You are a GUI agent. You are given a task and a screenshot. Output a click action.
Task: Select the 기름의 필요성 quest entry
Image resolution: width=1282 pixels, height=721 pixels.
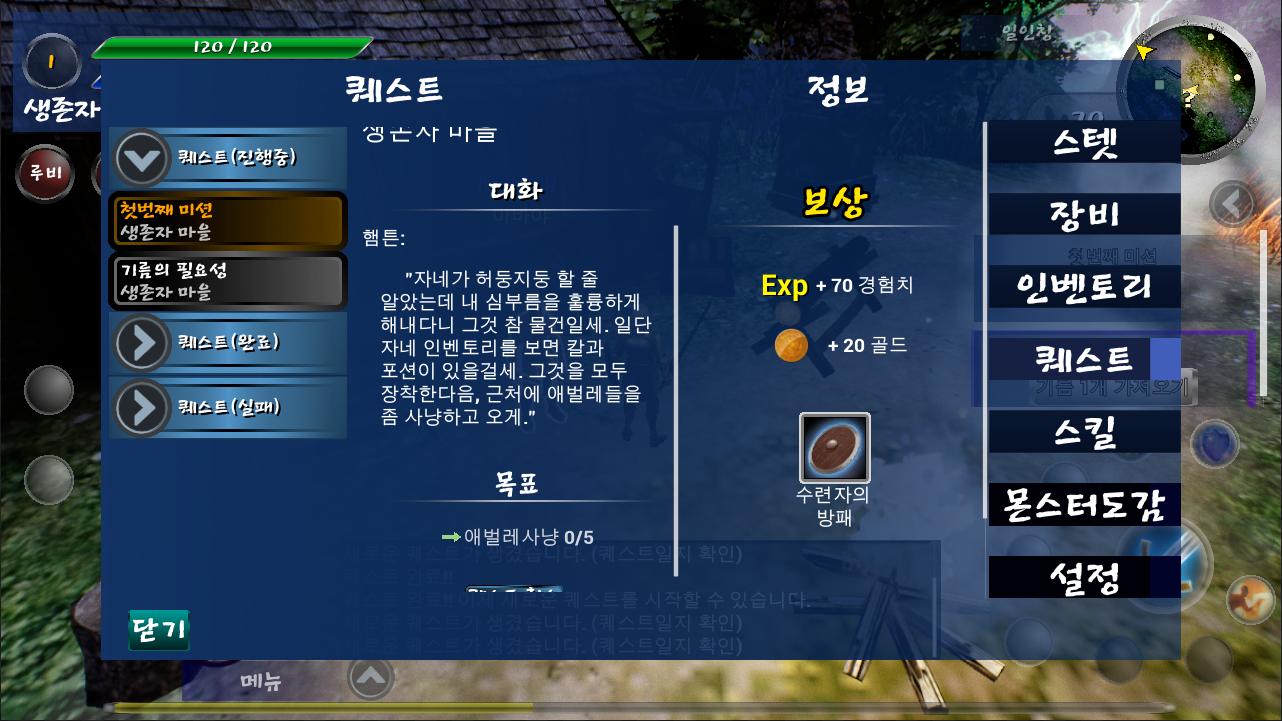point(227,280)
